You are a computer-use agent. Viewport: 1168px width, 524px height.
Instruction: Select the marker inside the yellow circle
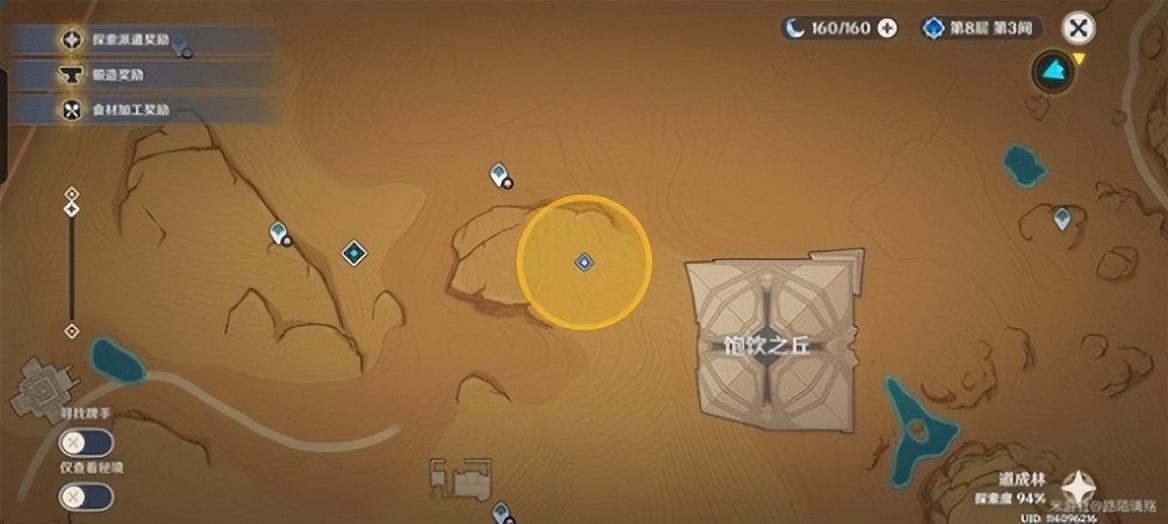pos(584,262)
